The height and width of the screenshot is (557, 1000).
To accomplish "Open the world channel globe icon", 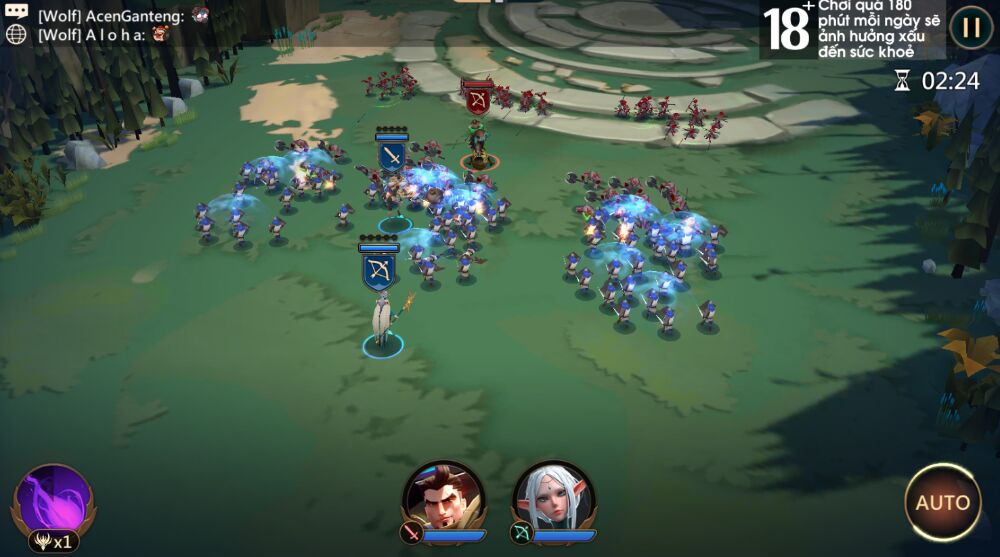I will click(x=16, y=33).
